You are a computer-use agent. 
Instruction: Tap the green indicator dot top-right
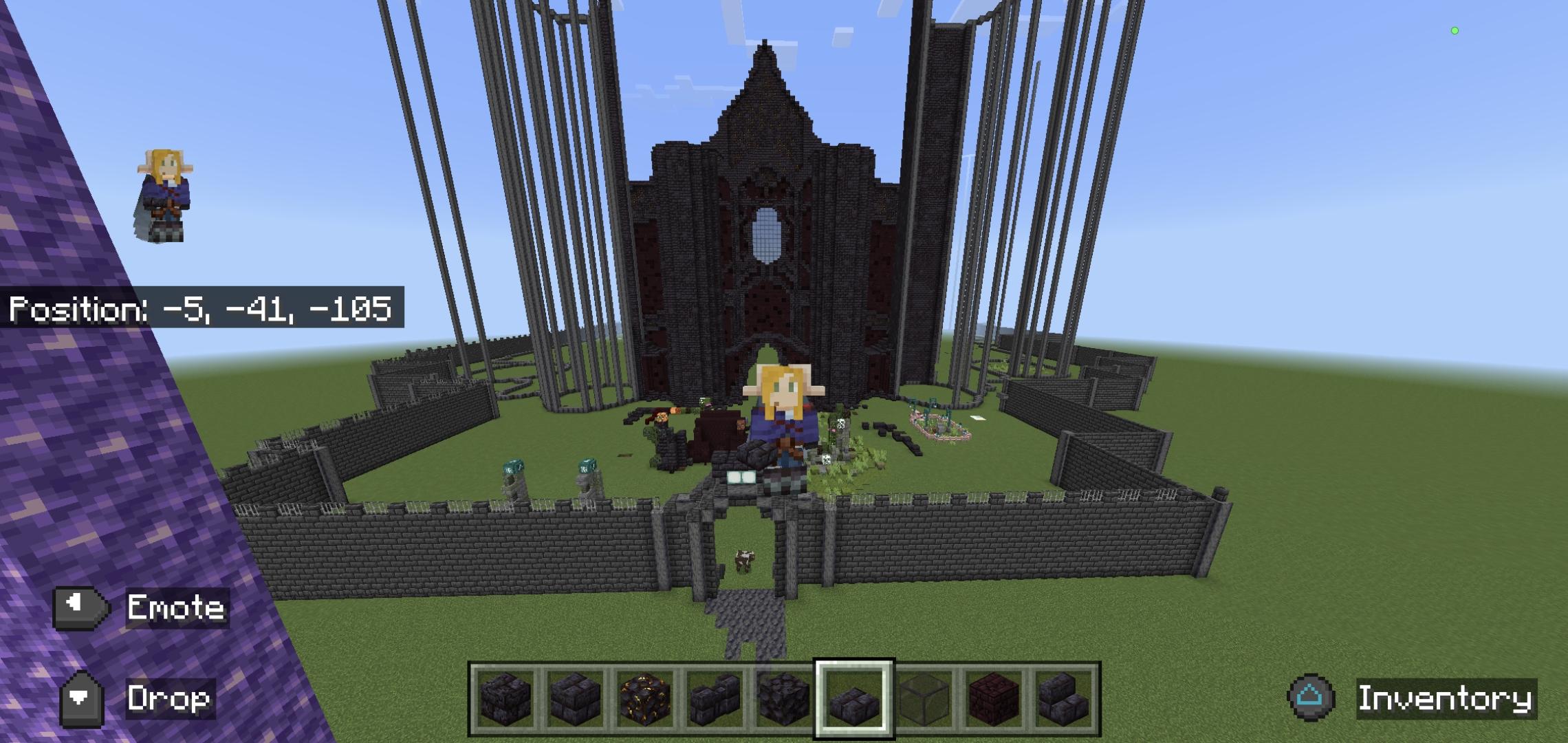pos(1455,30)
